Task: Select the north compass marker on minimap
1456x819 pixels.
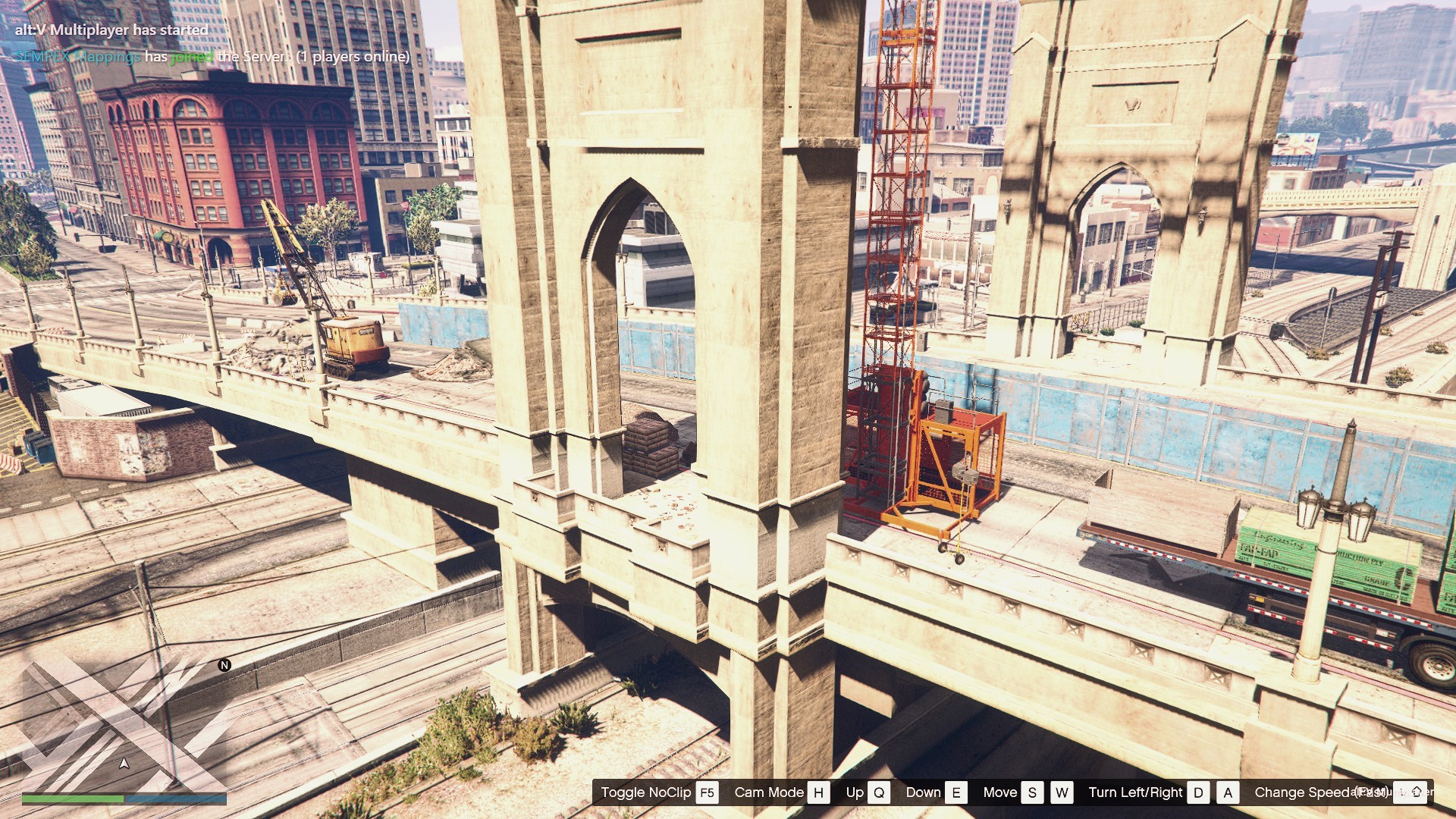Action: tap(224, 665)
